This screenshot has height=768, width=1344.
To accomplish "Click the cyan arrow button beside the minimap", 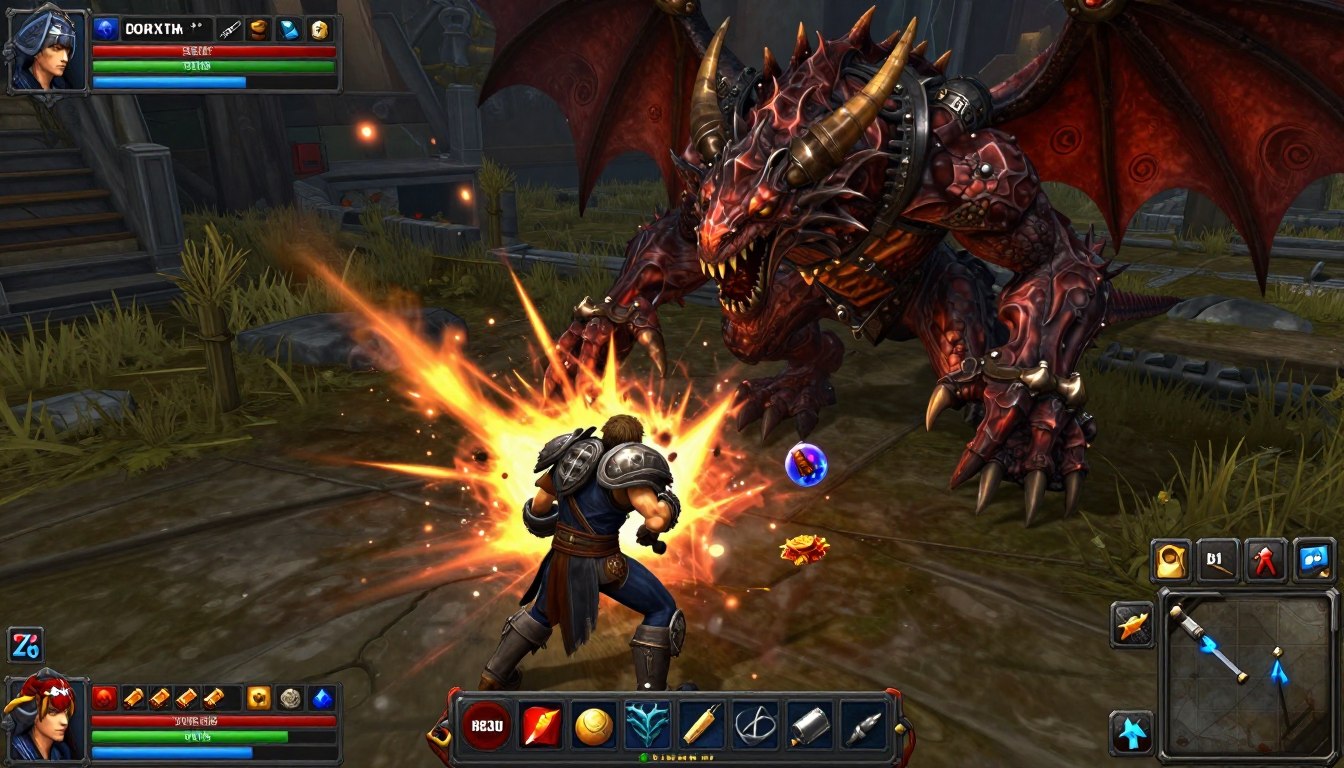I will (1132, 733).
